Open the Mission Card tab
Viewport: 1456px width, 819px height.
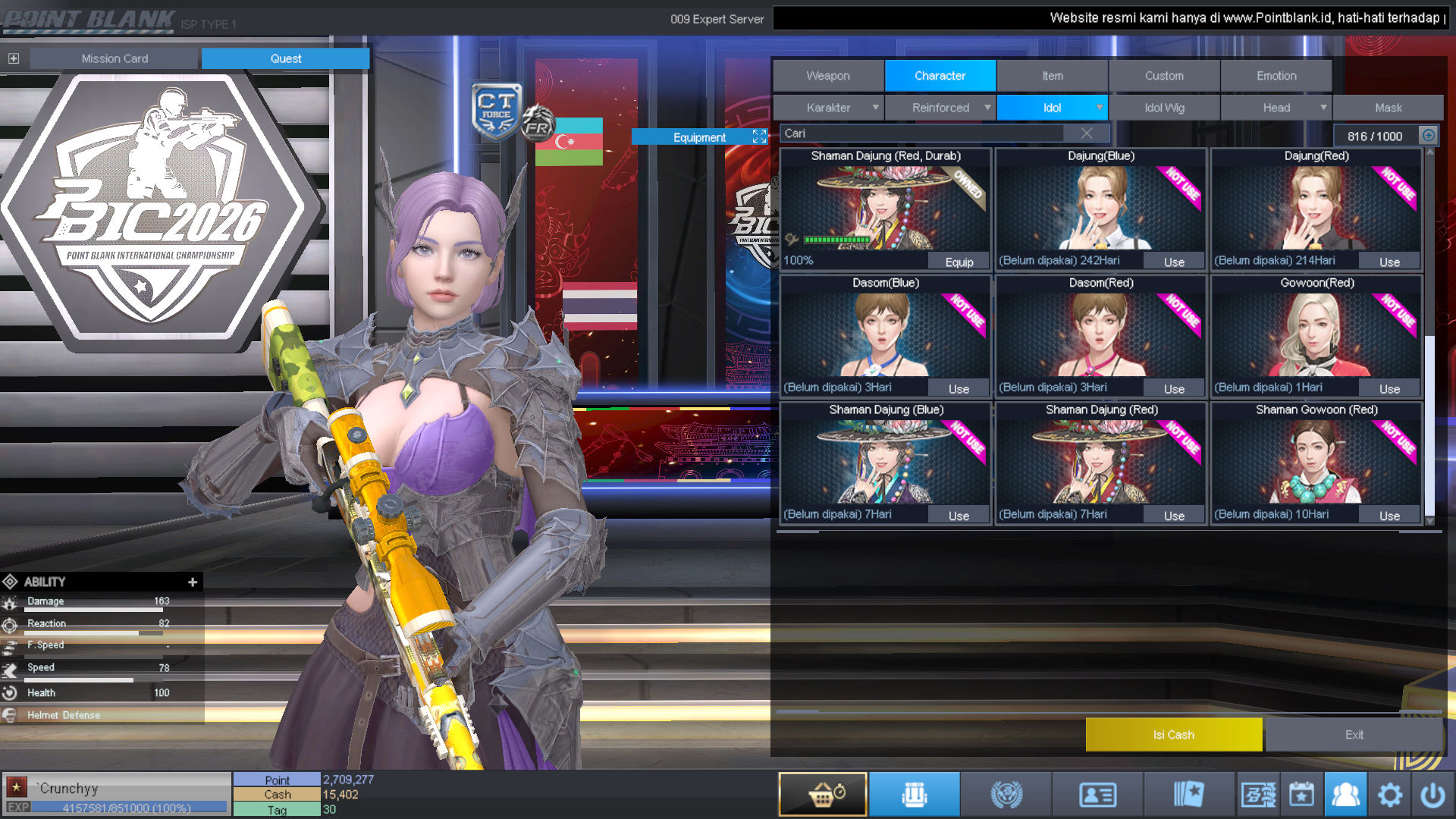click(115, 58)
